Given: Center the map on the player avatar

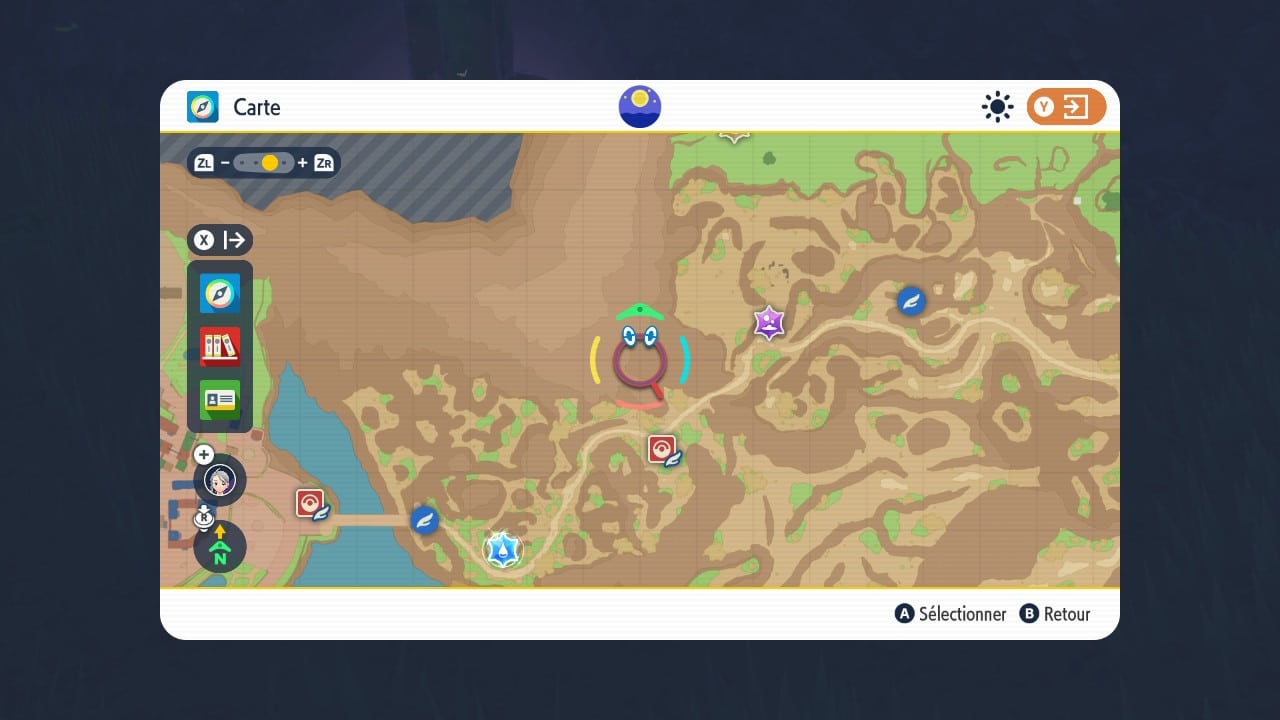Looking at the screenshot, I should [x=220, y=480].
